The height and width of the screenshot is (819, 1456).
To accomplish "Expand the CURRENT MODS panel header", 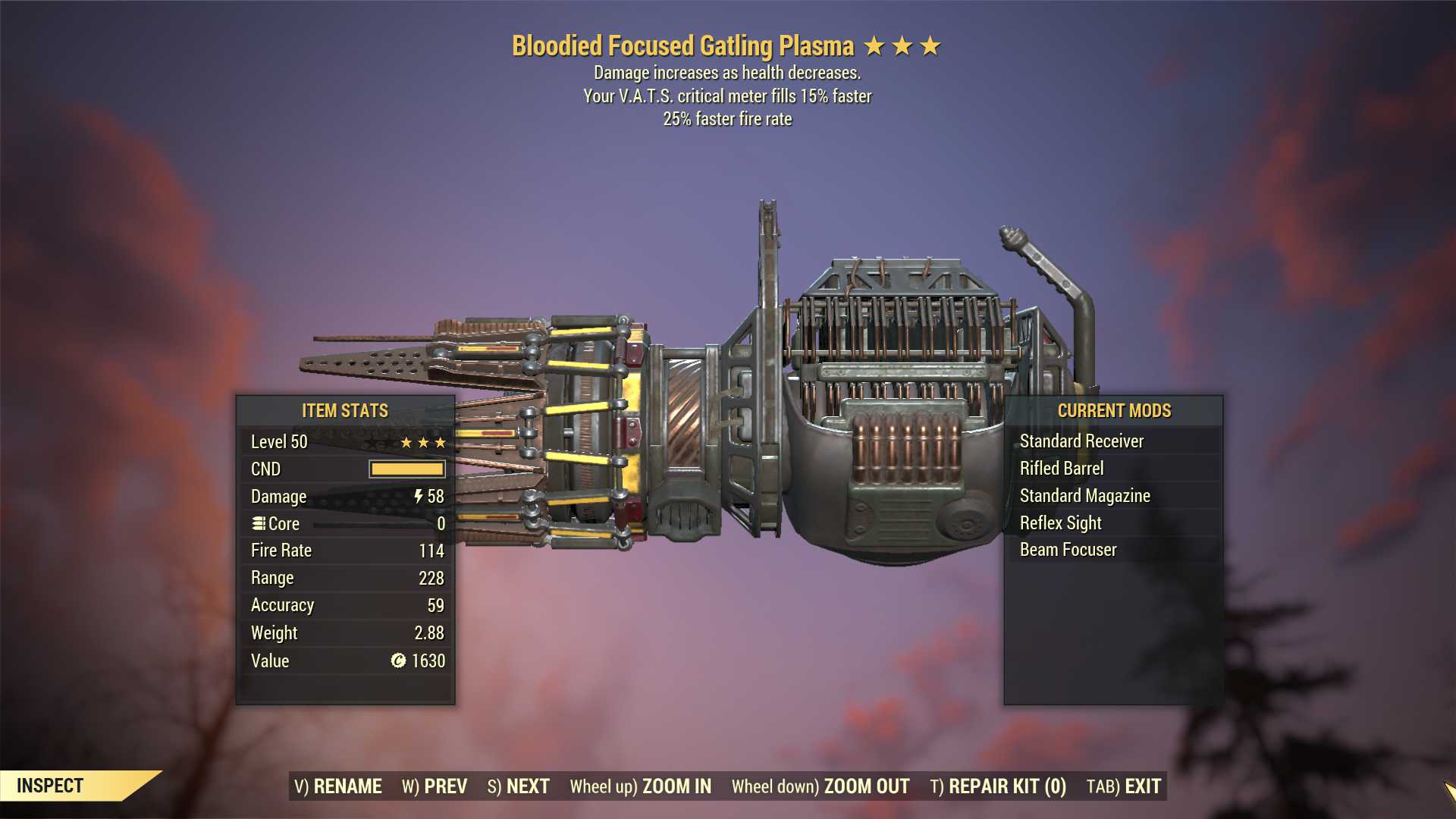I will (x=1114, y=411).
